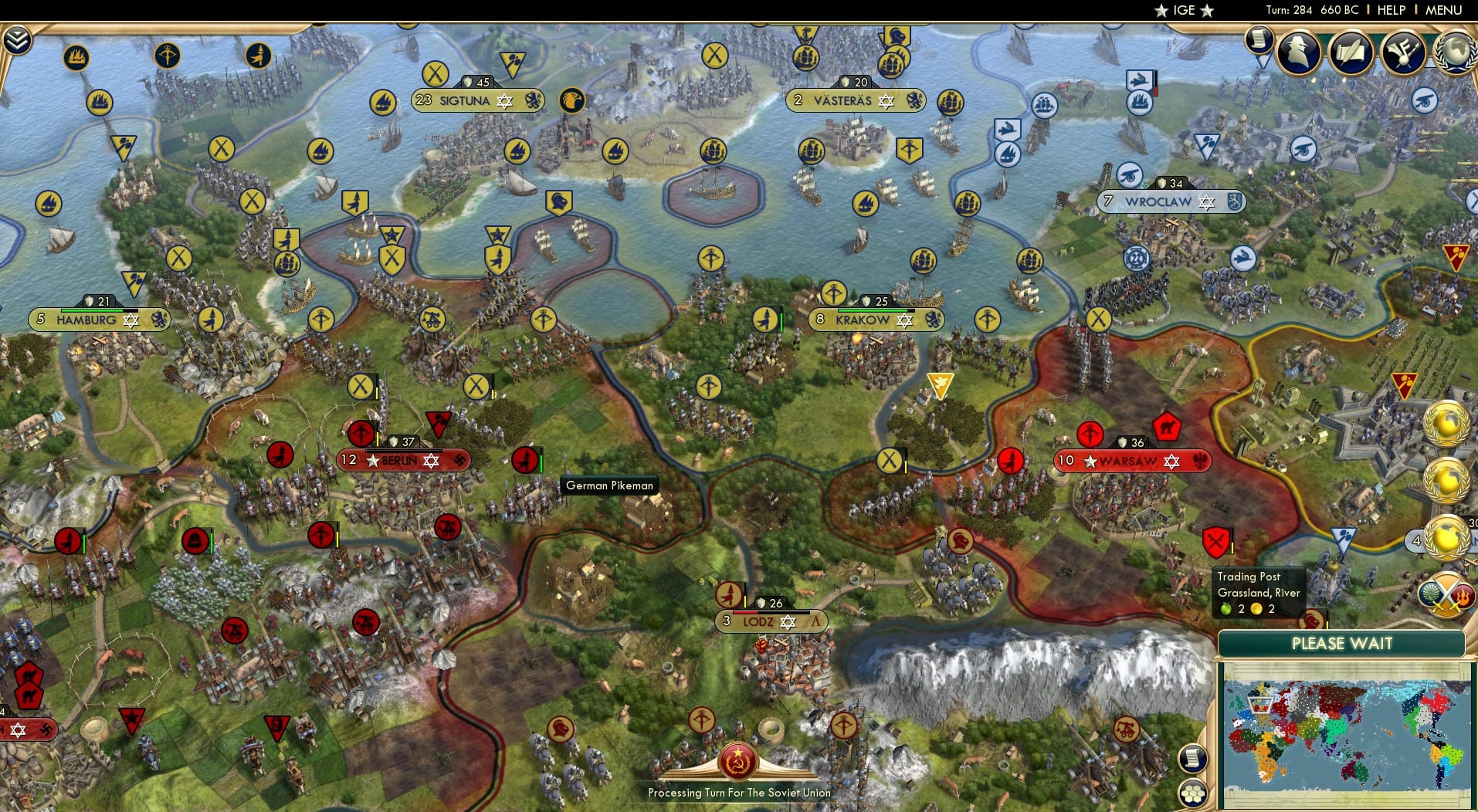Click the crossed swords war declaration notification
This screenshot has width=1478, height=812.
(1447, 594)
